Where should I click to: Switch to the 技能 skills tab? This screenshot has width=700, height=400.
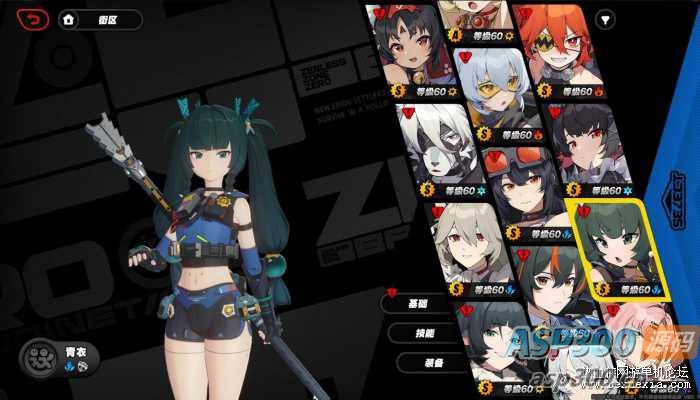pos(424,332)
